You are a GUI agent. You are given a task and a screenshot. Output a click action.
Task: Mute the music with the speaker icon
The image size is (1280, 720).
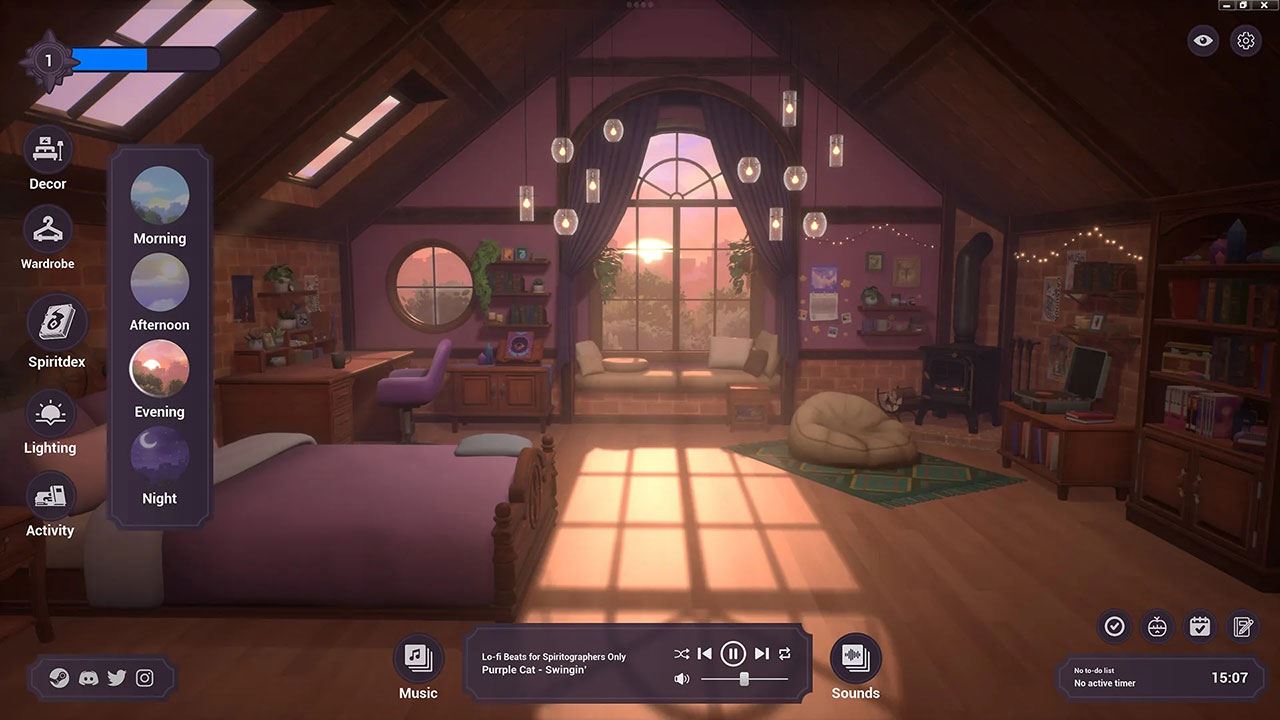[x=681, y=679]
